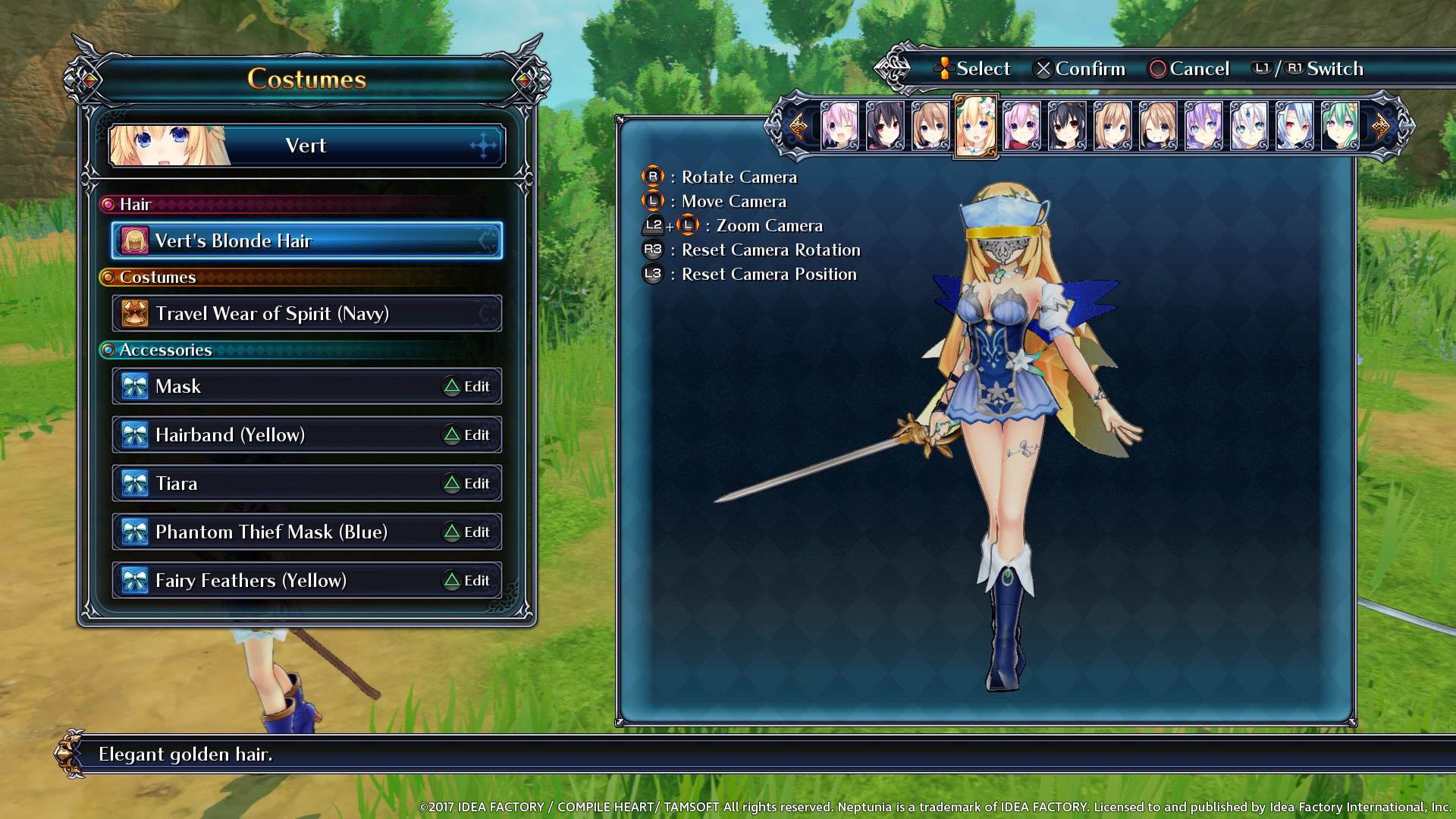Select light-blue-haired, red-eyed White Heart portrait
Screen dimensions: 1456x819
1294,125
